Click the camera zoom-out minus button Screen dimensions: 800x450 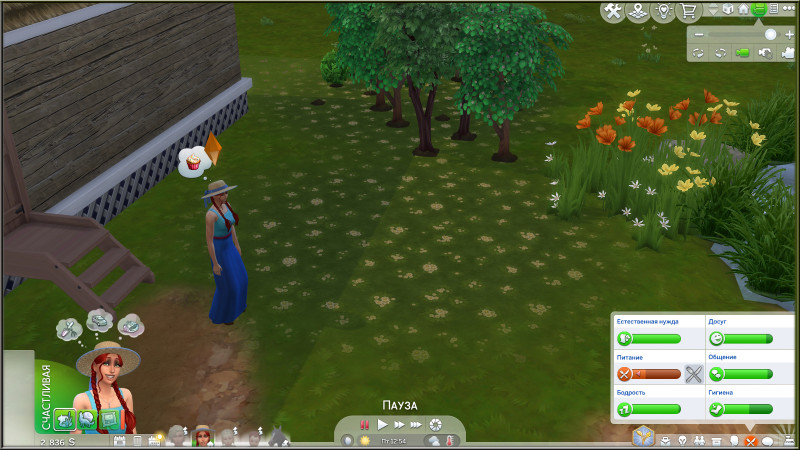pyautogui.click(x=700, y=34)
